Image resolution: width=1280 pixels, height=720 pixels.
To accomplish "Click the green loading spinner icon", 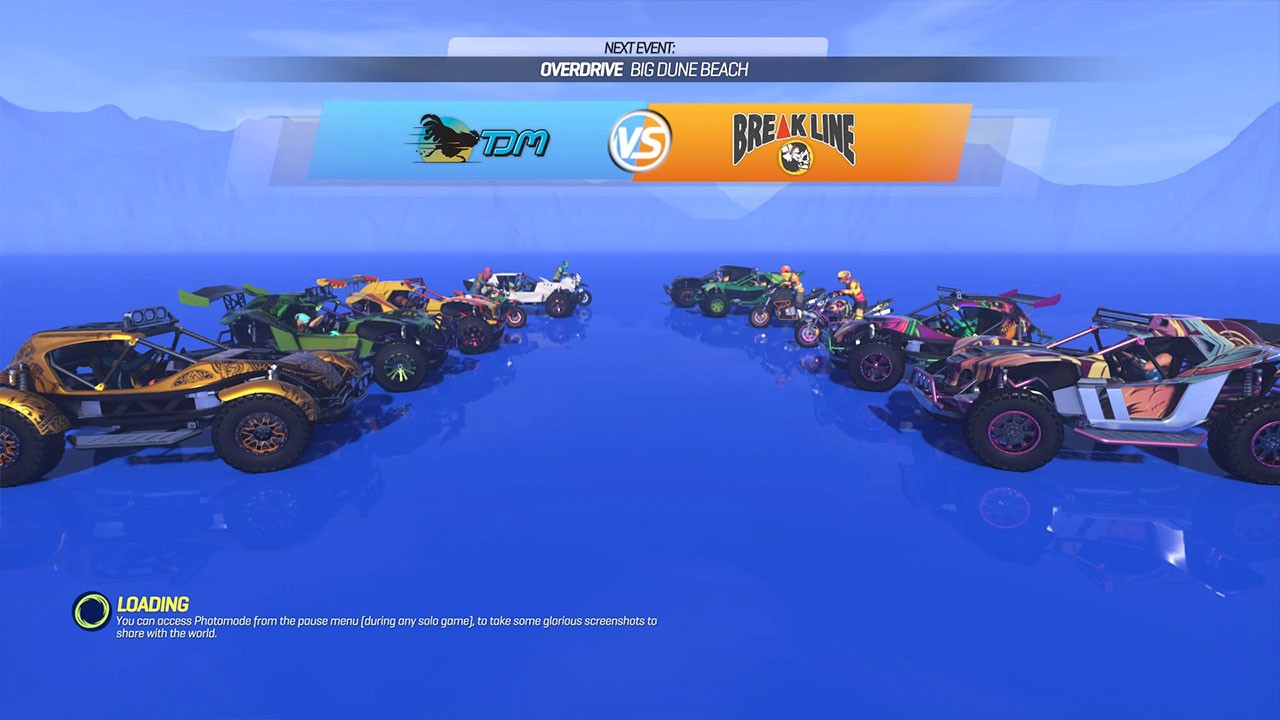I will click(x=89, y=606).
